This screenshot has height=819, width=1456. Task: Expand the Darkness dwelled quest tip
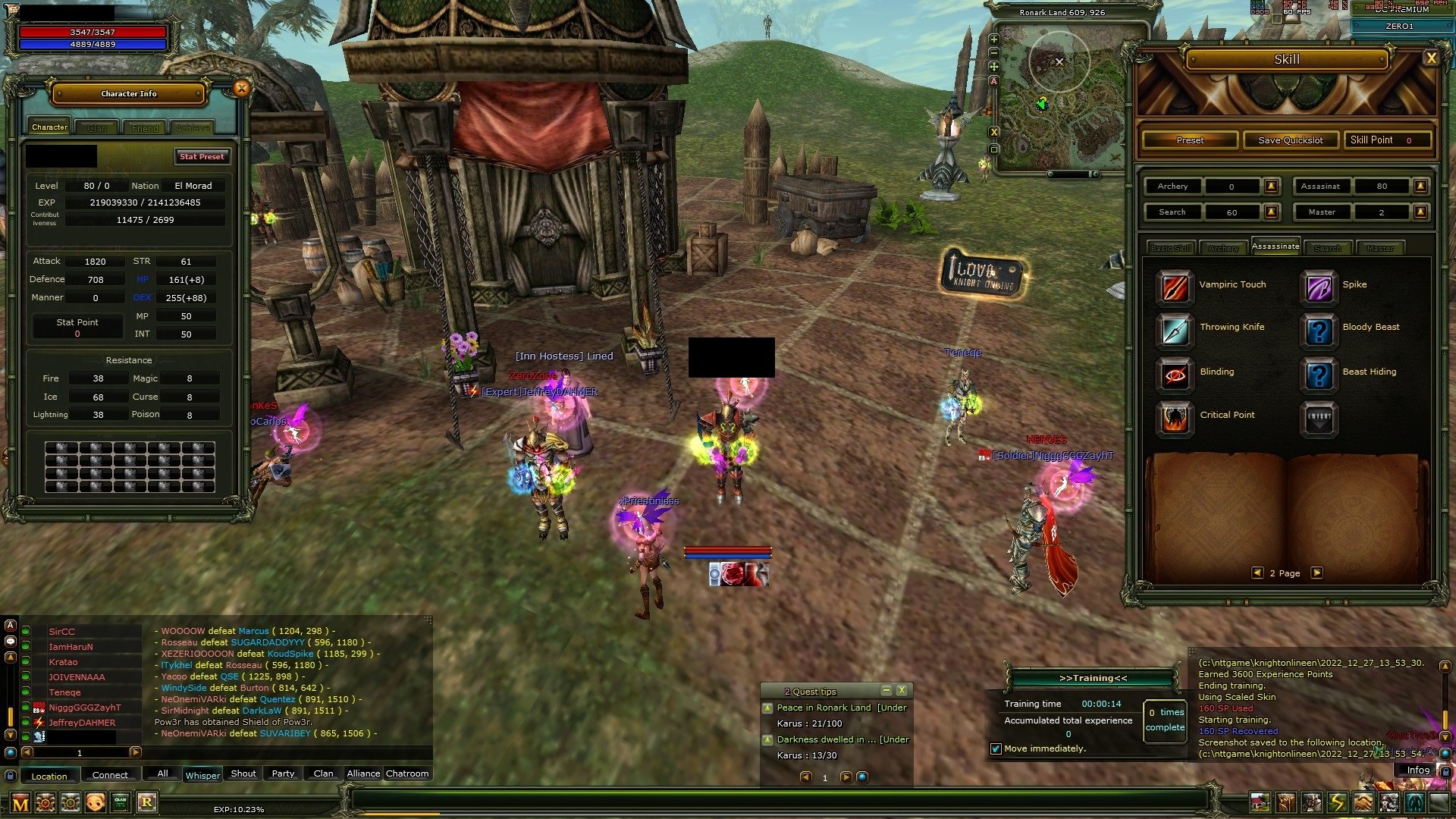point(768,739)
